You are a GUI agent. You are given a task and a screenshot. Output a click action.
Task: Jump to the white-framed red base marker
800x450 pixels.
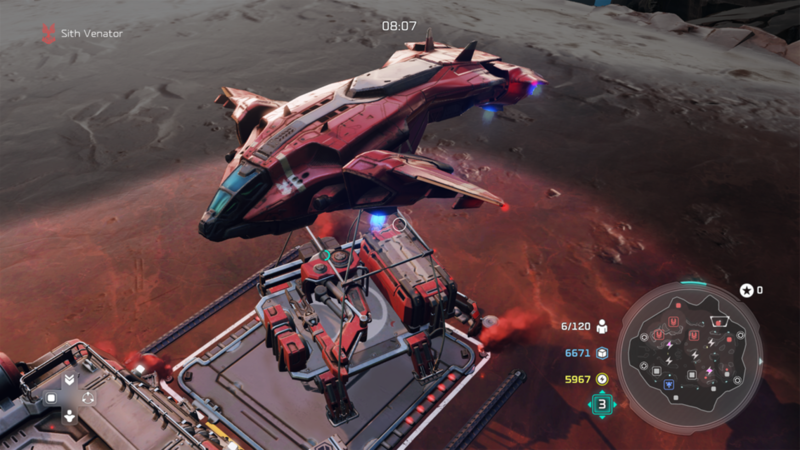[718, 321]
